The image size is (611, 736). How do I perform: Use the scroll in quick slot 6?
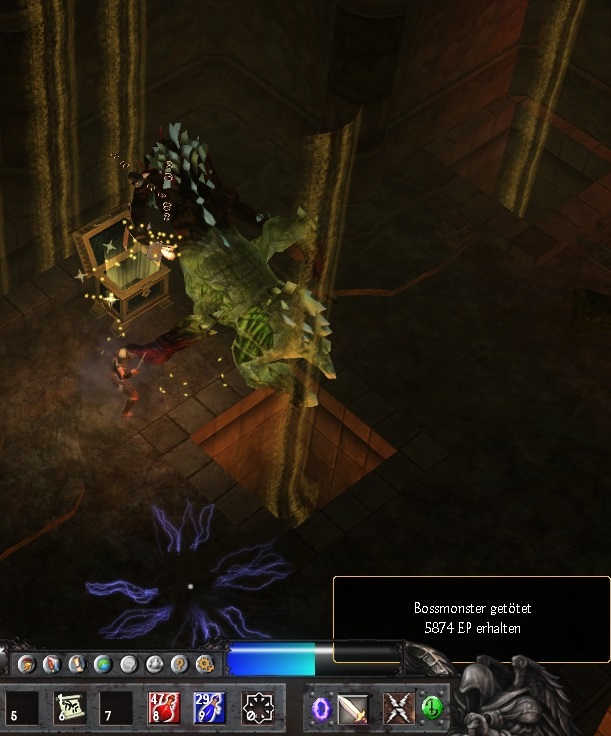70,708
